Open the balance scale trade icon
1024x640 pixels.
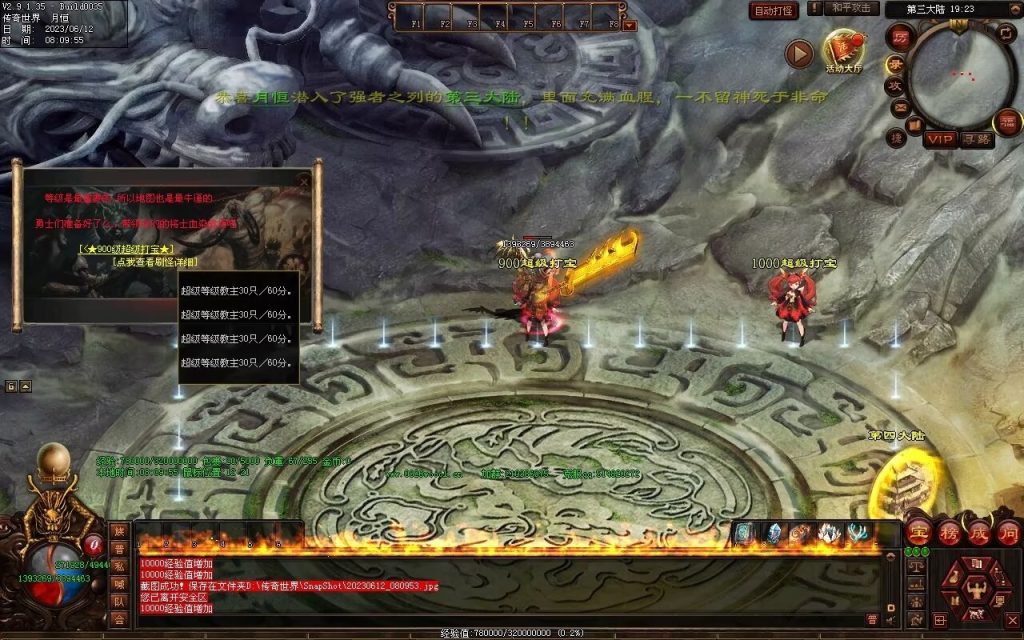916,565
